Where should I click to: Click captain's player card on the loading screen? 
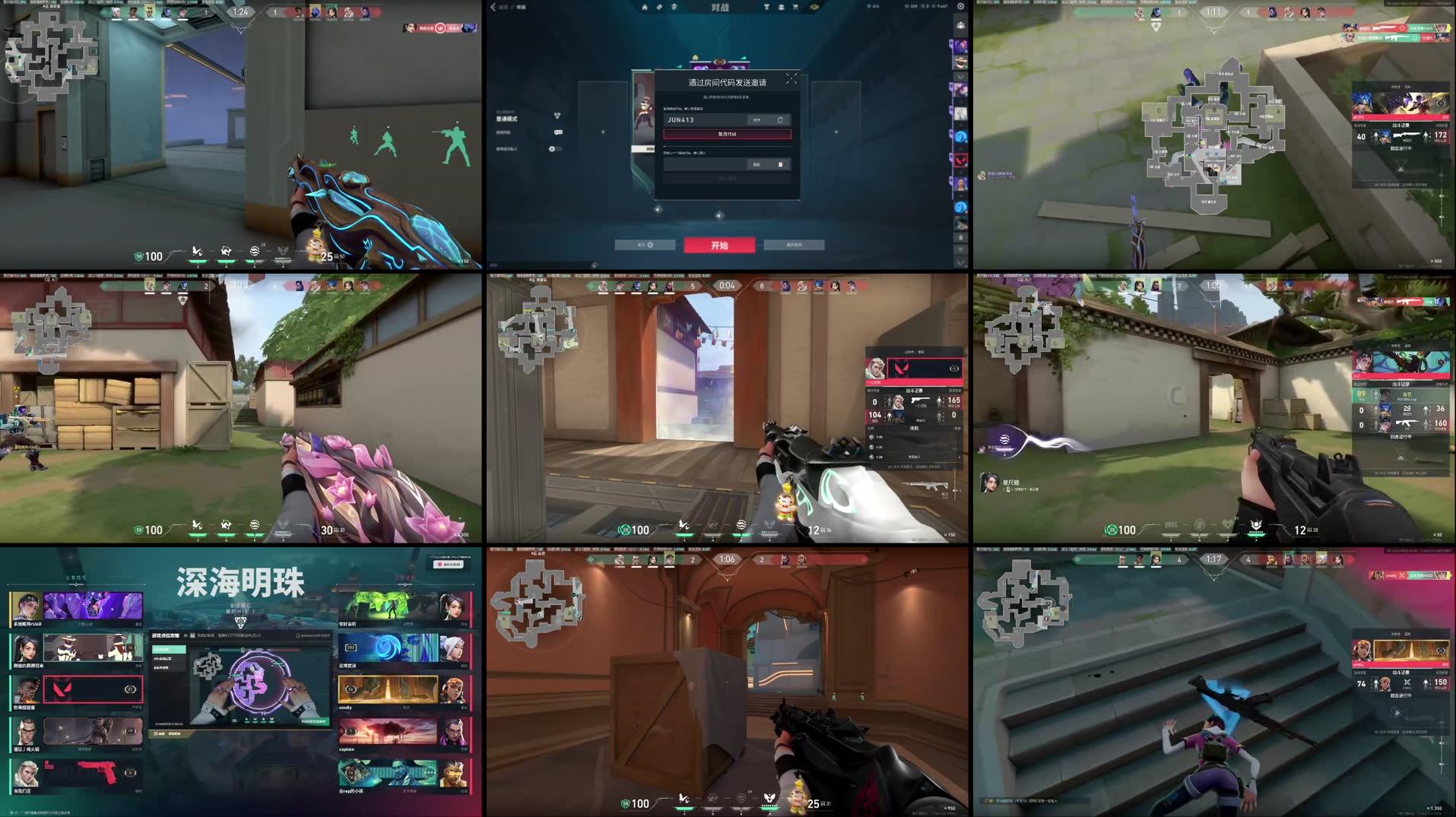point(390,732)
